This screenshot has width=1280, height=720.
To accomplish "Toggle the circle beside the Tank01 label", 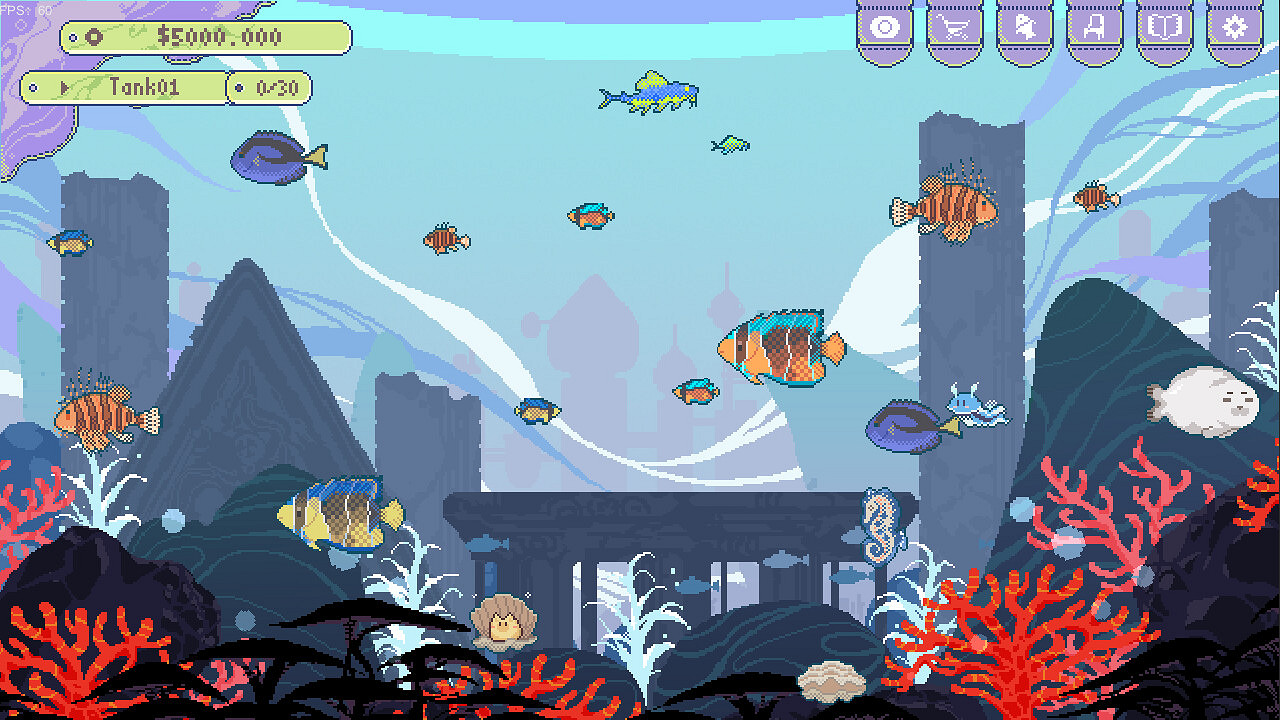I will point(32,87).
